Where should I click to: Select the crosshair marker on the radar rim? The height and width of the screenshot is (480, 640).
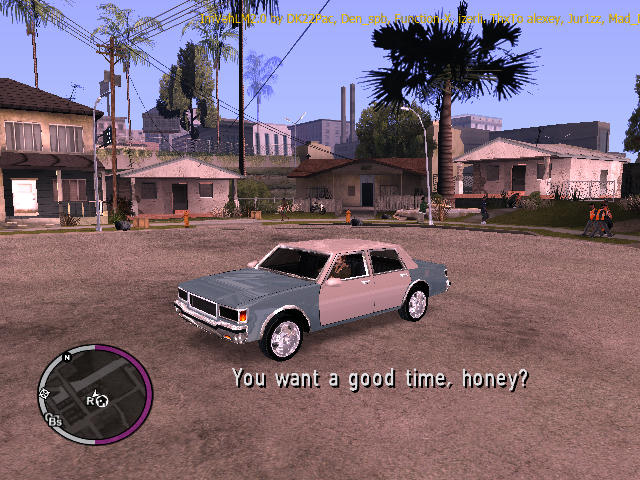click(45, 396)
